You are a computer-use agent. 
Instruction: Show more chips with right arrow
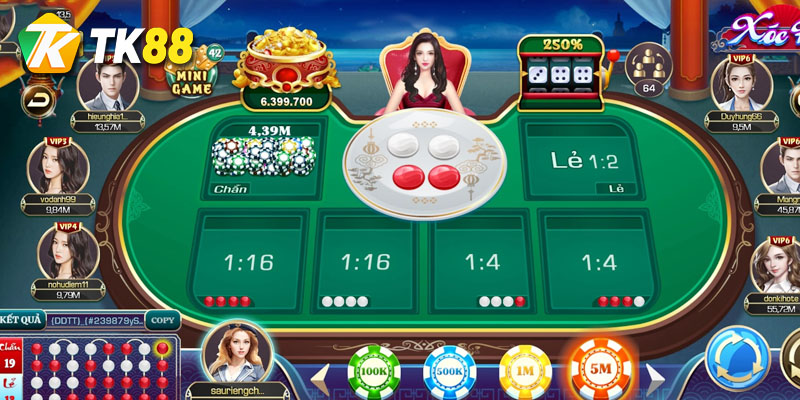click(655, 378)
